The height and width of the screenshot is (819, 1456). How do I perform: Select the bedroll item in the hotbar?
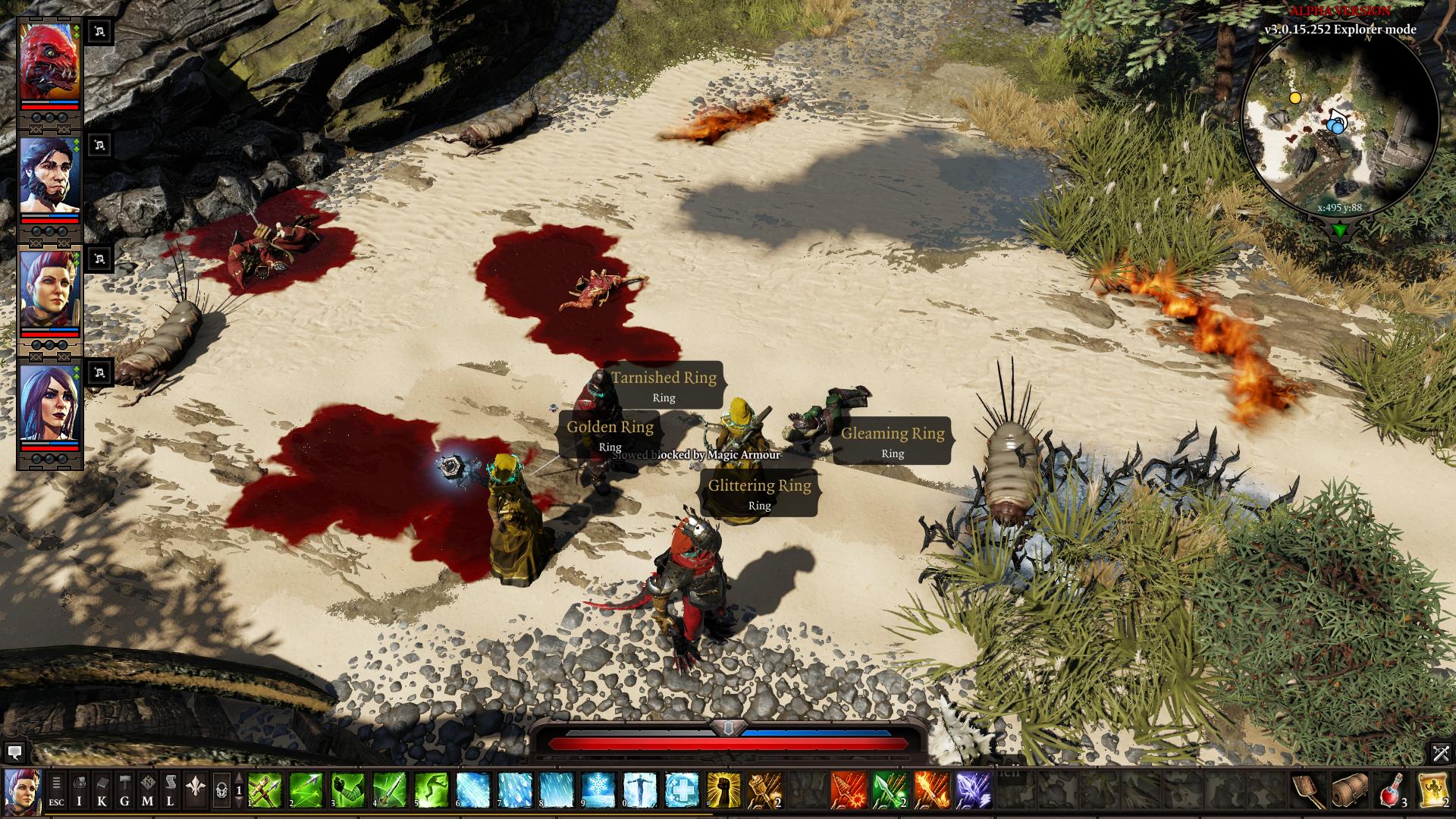tap(1350, 790)
